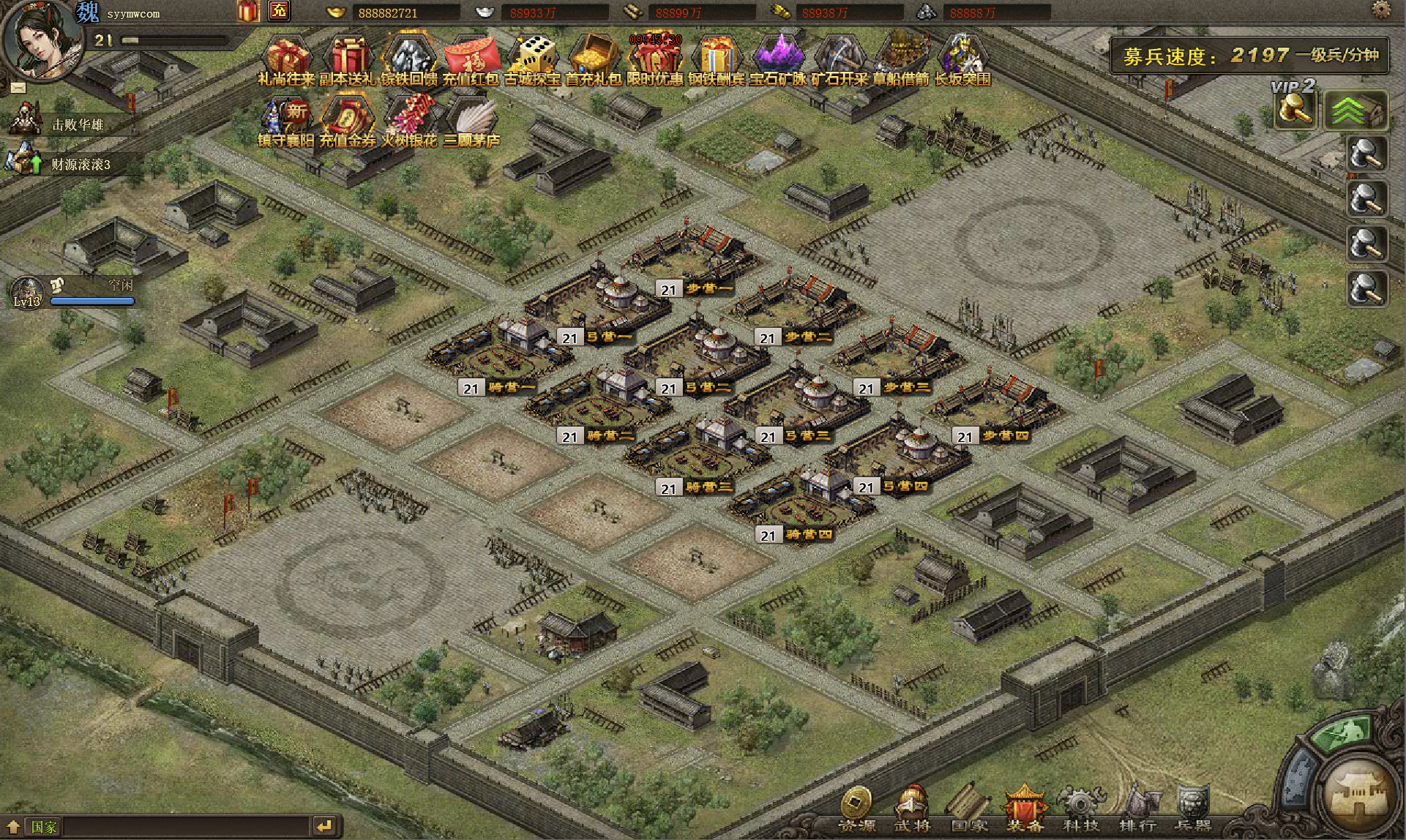The height and width of the screenshot is (840, 1406).
Task: Open the settings gear icon
Action: click(x=1381, y=10)
